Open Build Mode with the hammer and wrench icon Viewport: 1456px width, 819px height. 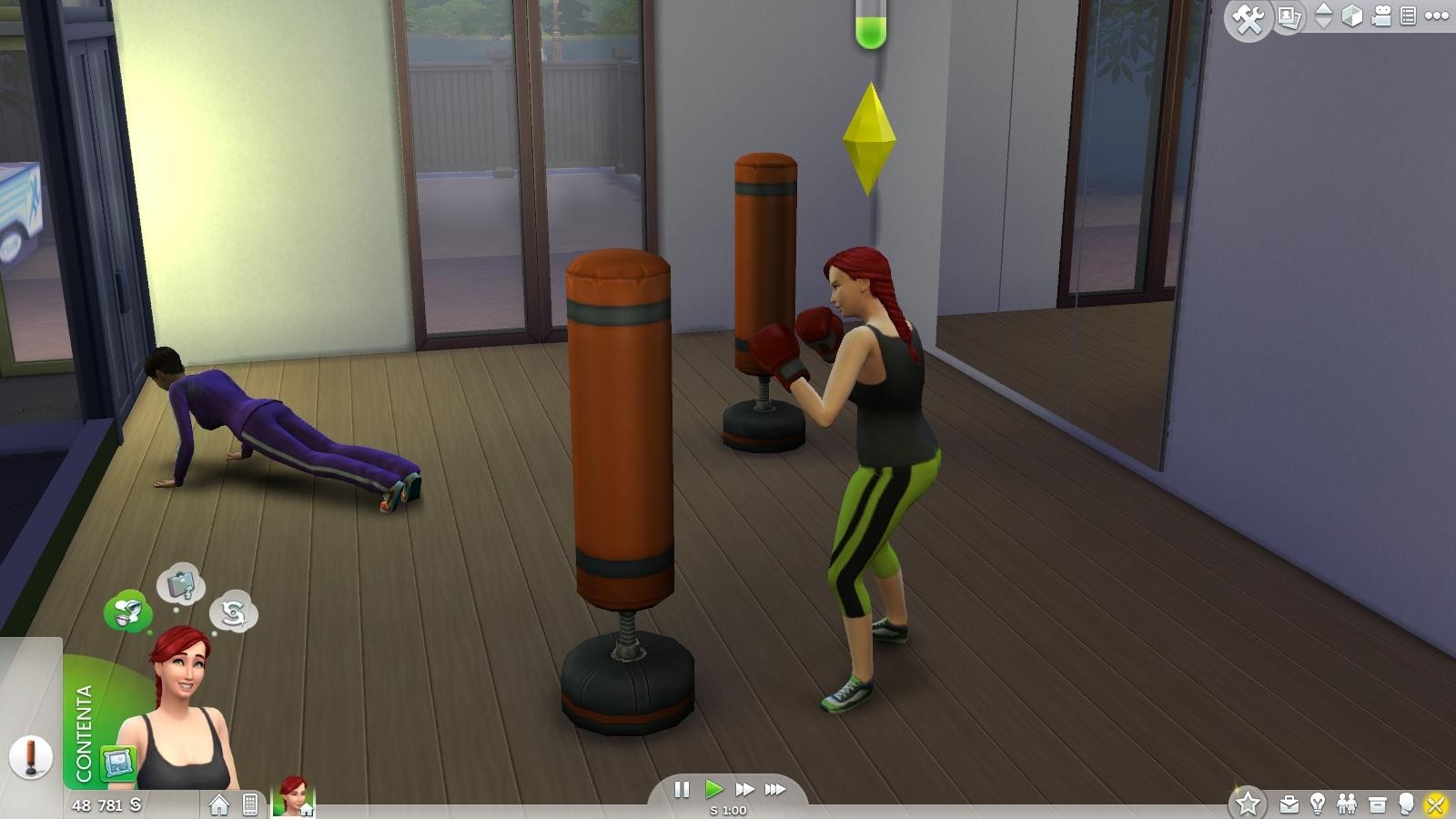(1249, 16)
